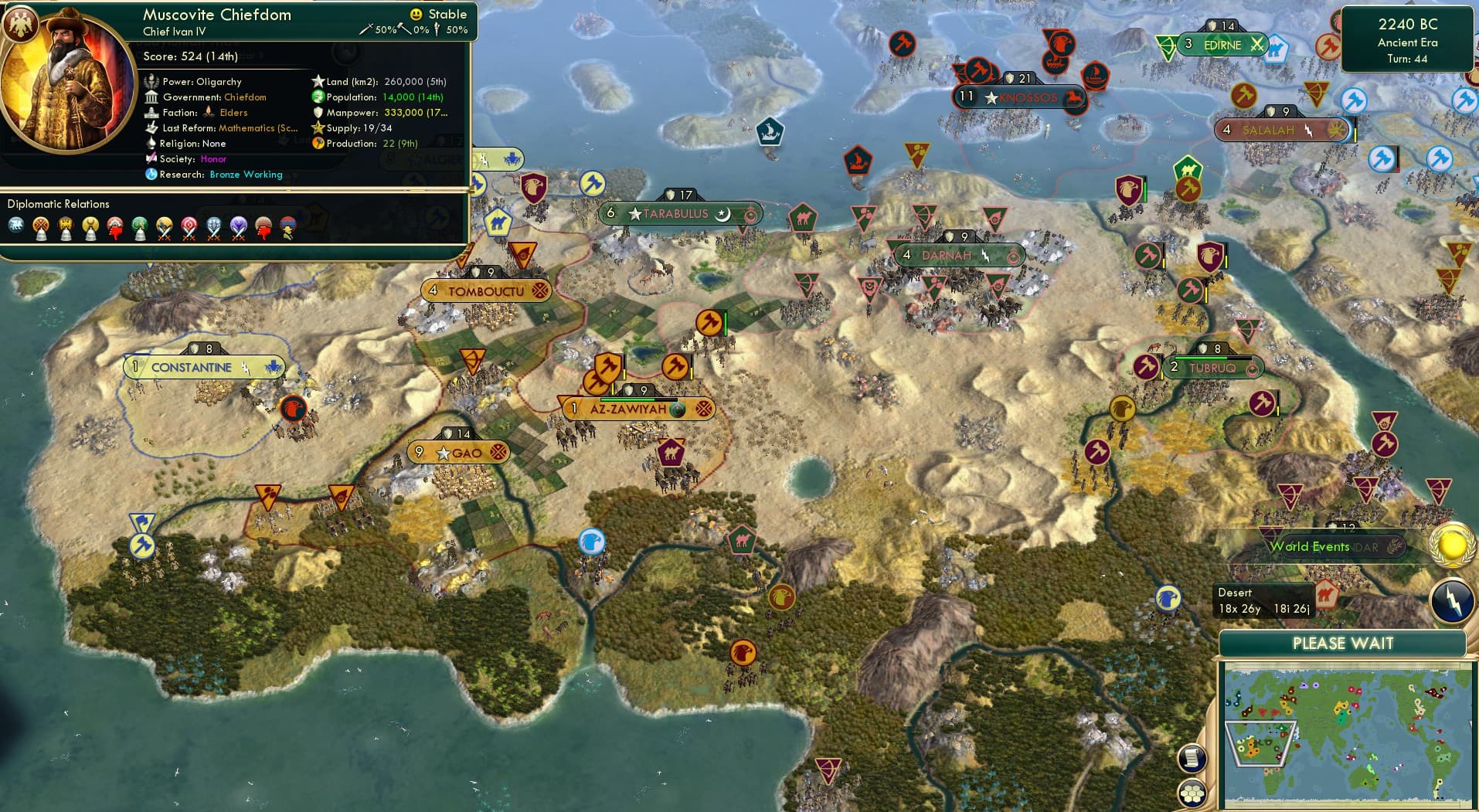Click the Honor society link in the leader panel

pyautogui.click(x=213, y=158)
